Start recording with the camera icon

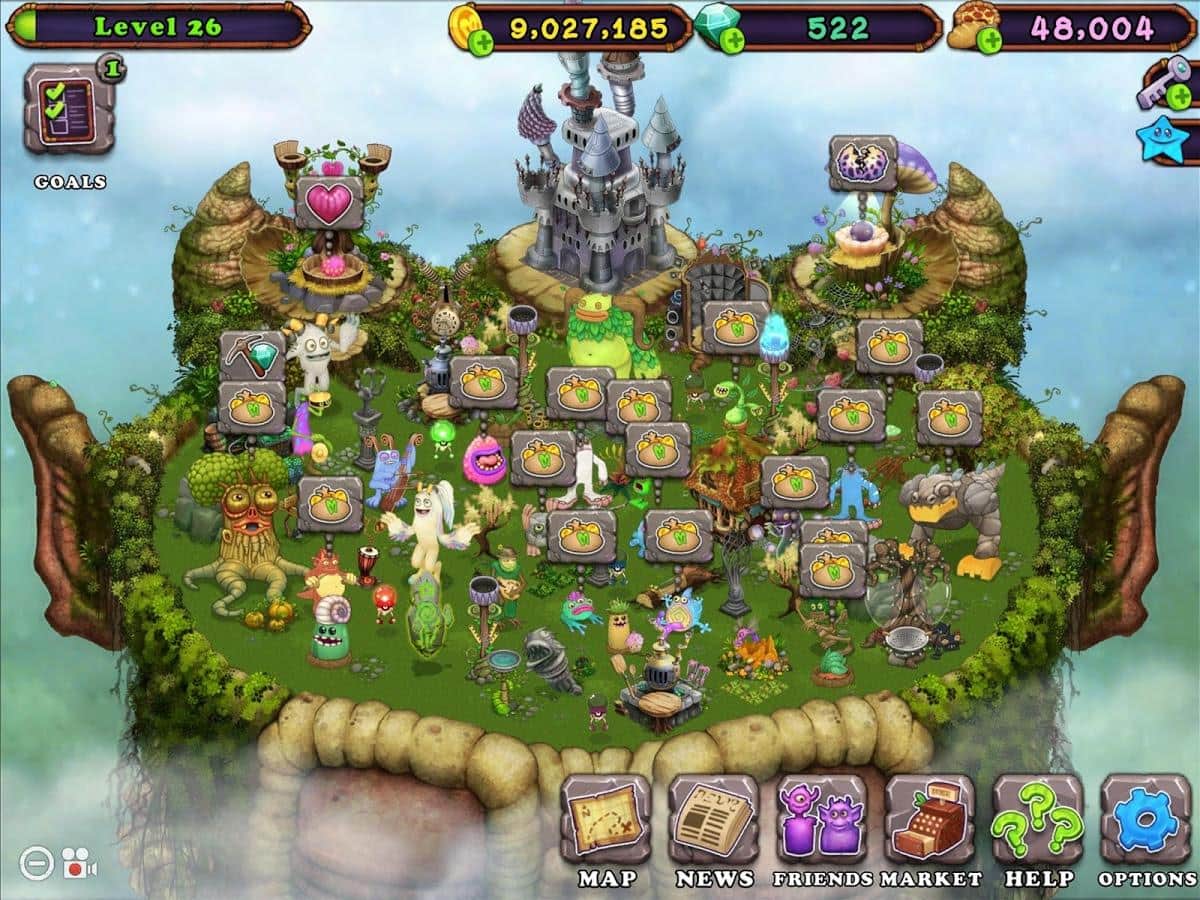click(78, 862)
